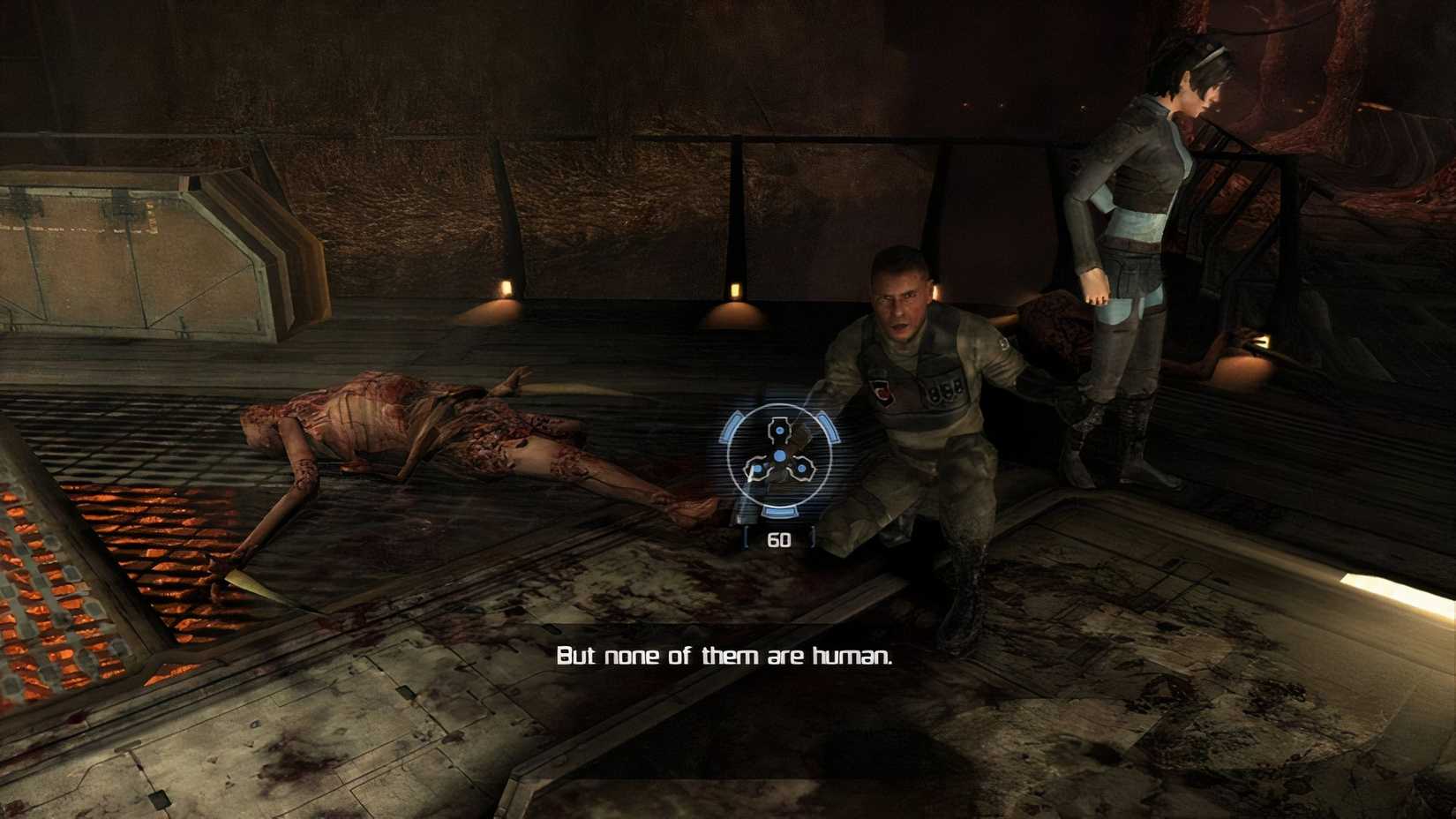Click the top targeting node of the crosshair

click(x=779, y=429)
